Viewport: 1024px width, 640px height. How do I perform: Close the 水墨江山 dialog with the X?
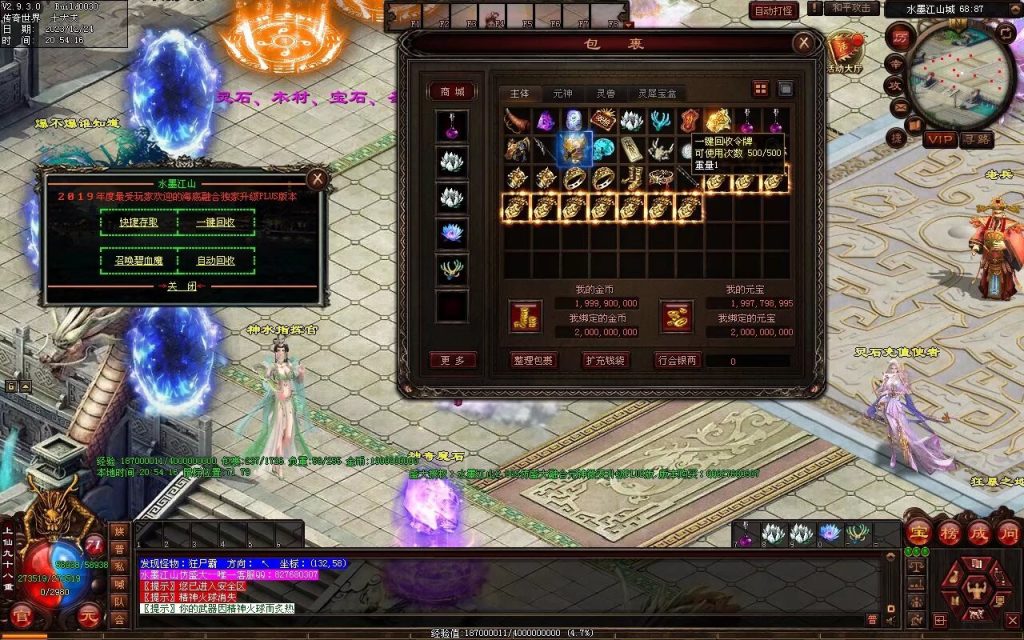tap(317, 179)
